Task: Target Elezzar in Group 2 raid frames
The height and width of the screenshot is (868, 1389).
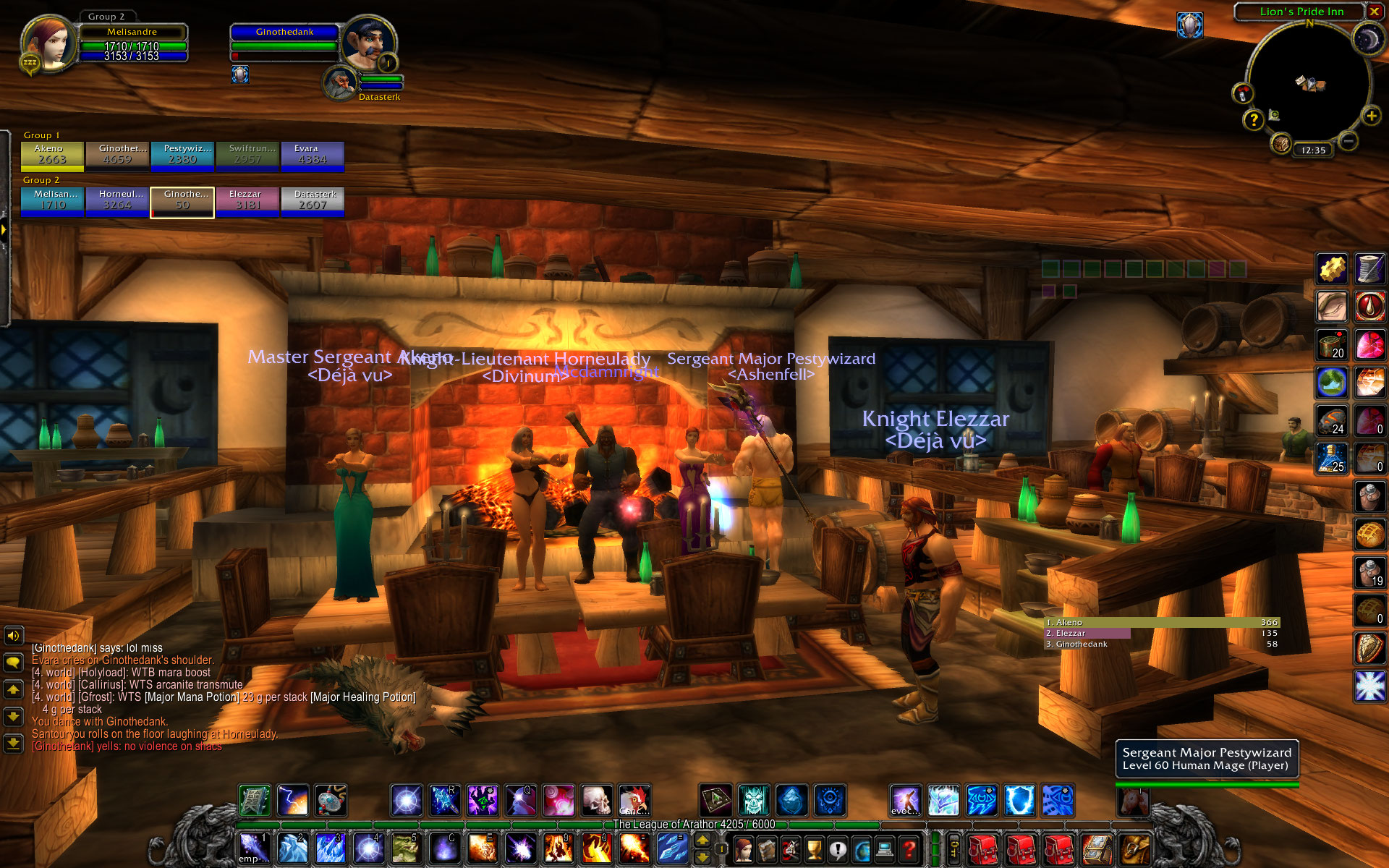Action: click(x=247, y=201)
